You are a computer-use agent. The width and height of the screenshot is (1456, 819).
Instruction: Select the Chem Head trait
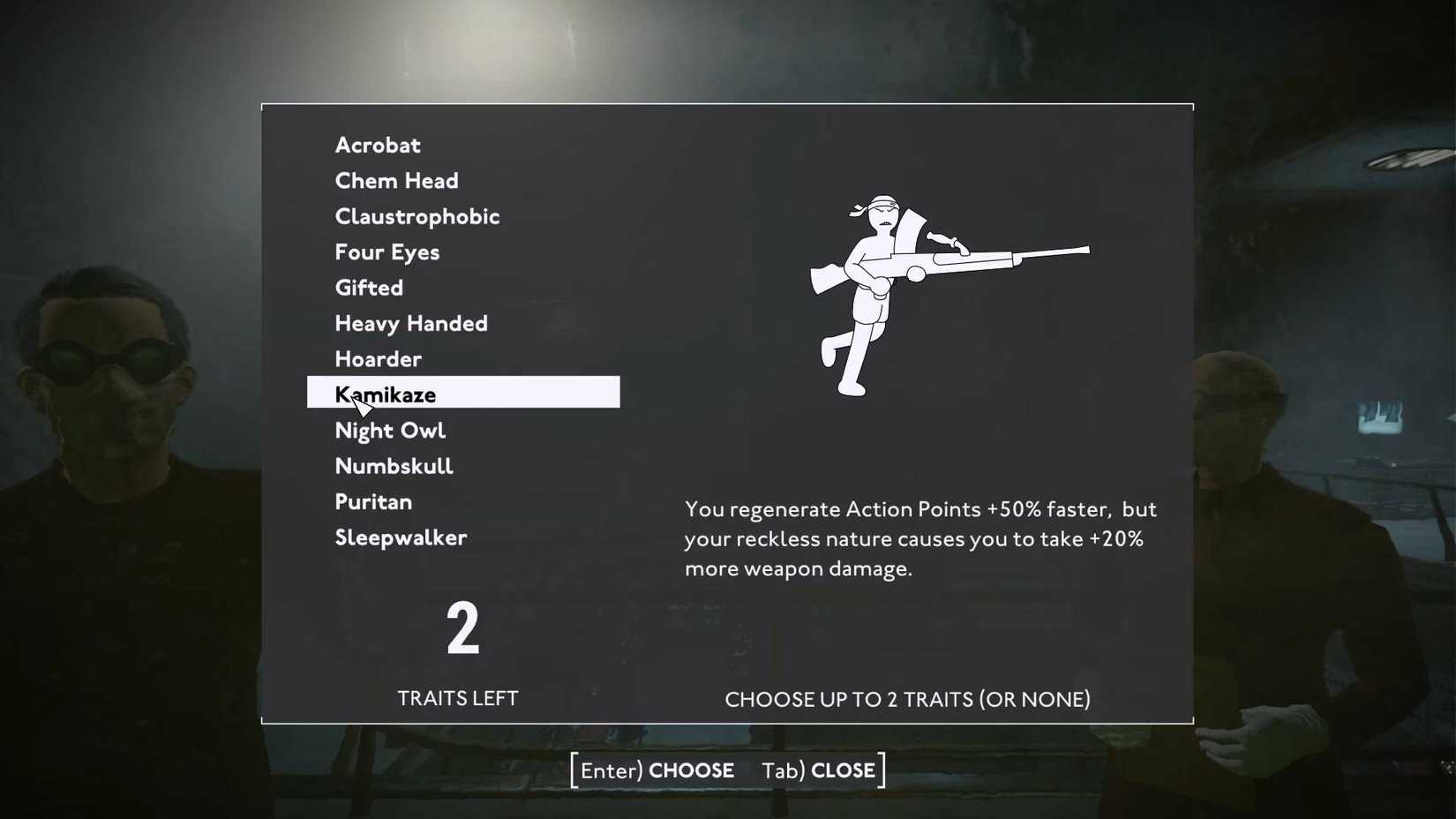[395, 180]
